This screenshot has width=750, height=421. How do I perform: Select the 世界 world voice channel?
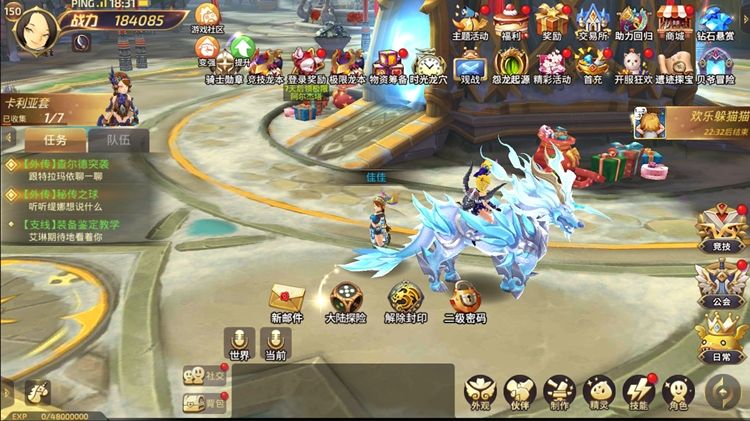pyautogui.click(x=239, y=340)
